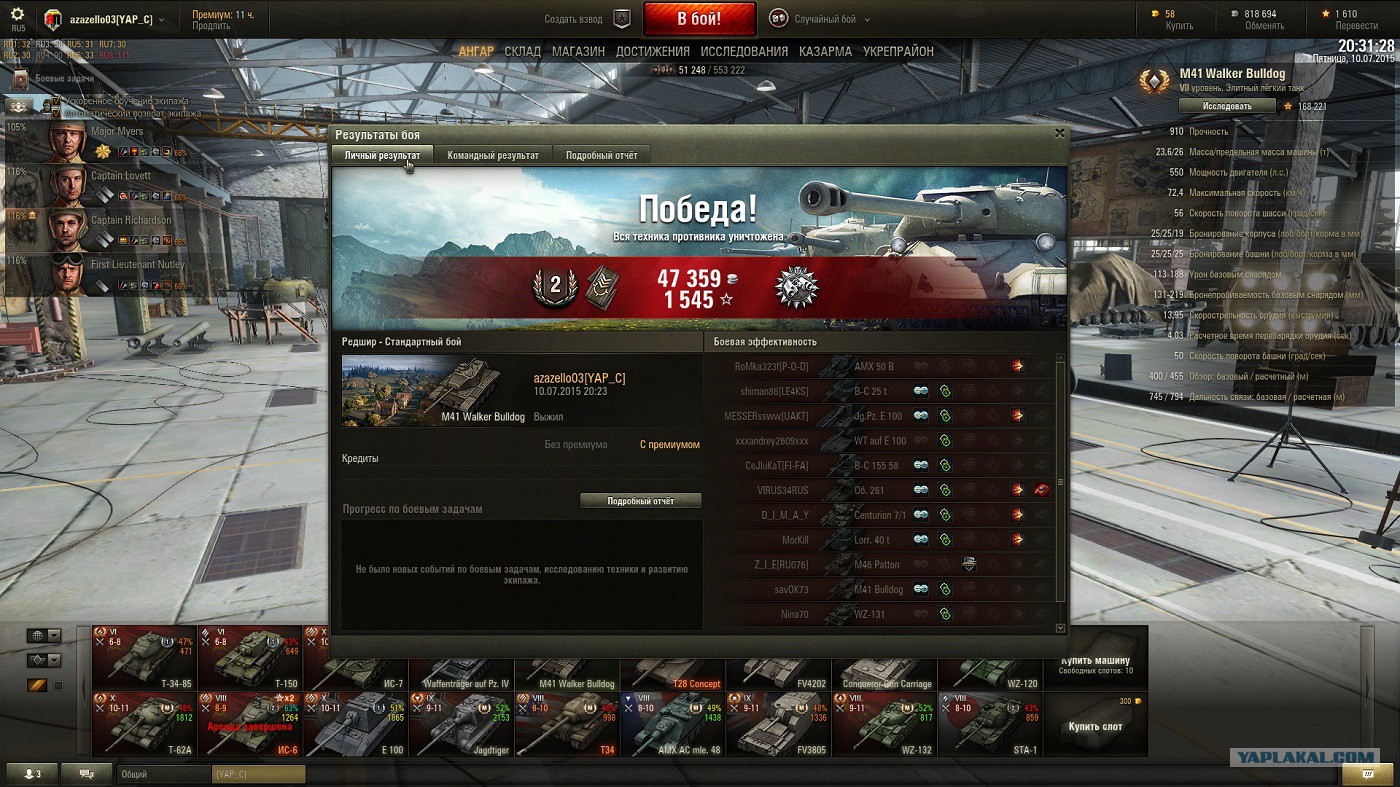
Task: Open the ДОСТИЖЕНИЯ menu
Action: coord(652,51)
